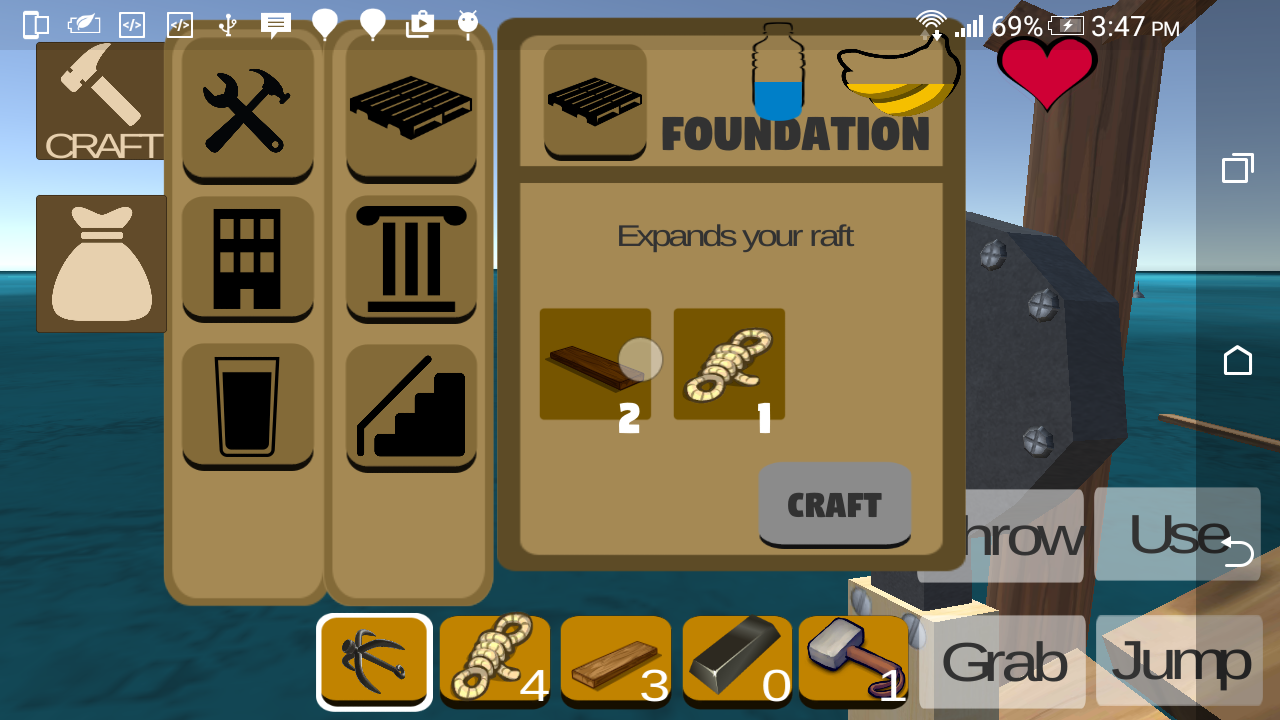This screenshot has height=720, width=1280.
Task: Switch to the CRAFT menu tab
Action: click(100, 100)
